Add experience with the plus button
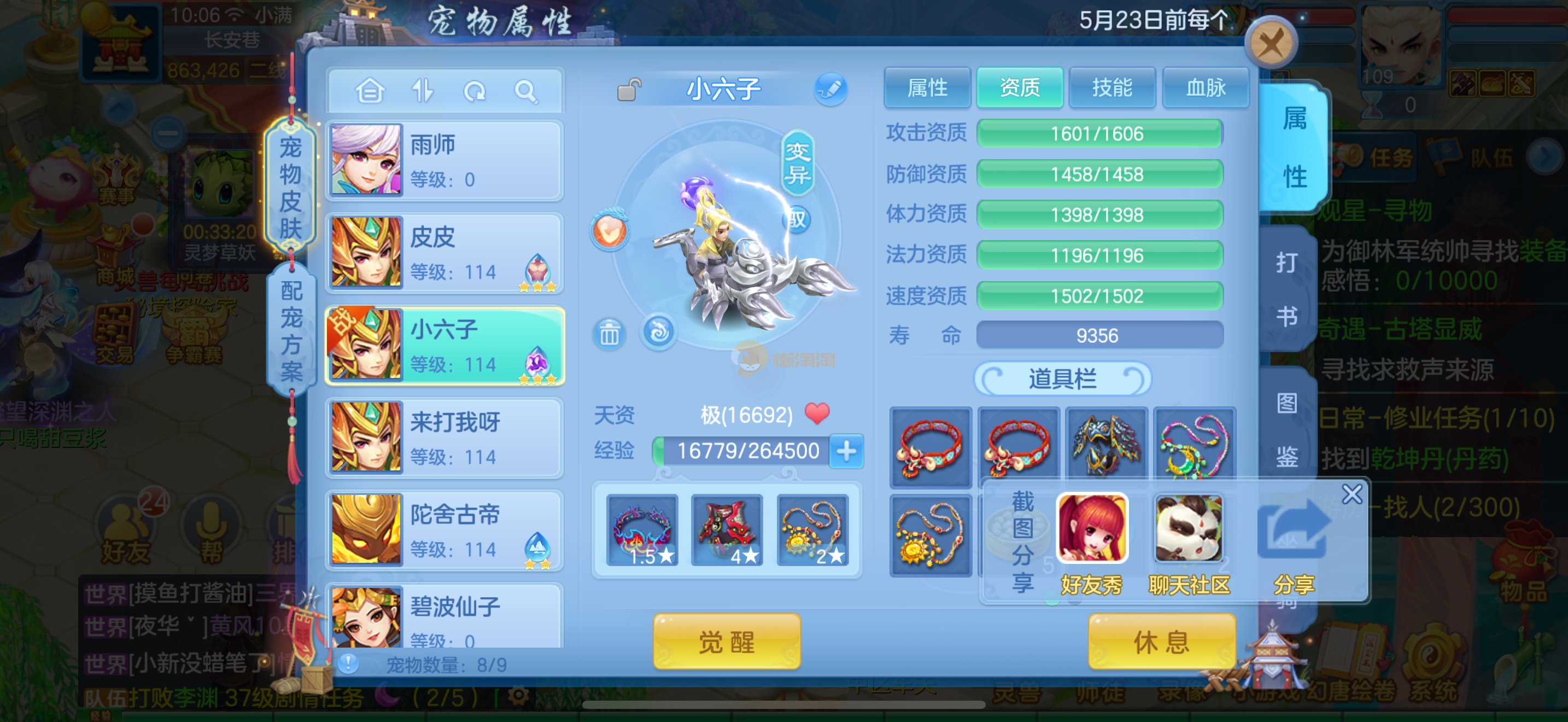 [x=847, y=451]
